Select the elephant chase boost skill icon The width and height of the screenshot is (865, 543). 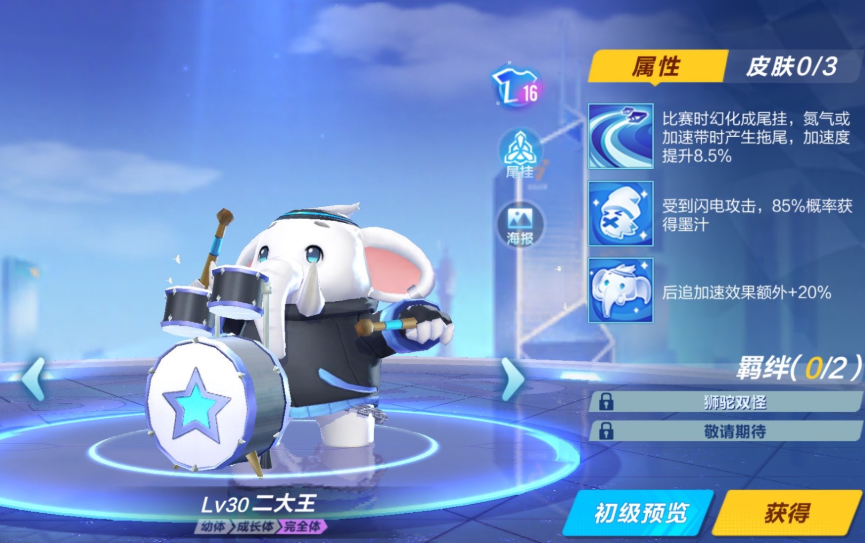coord(621,291)
